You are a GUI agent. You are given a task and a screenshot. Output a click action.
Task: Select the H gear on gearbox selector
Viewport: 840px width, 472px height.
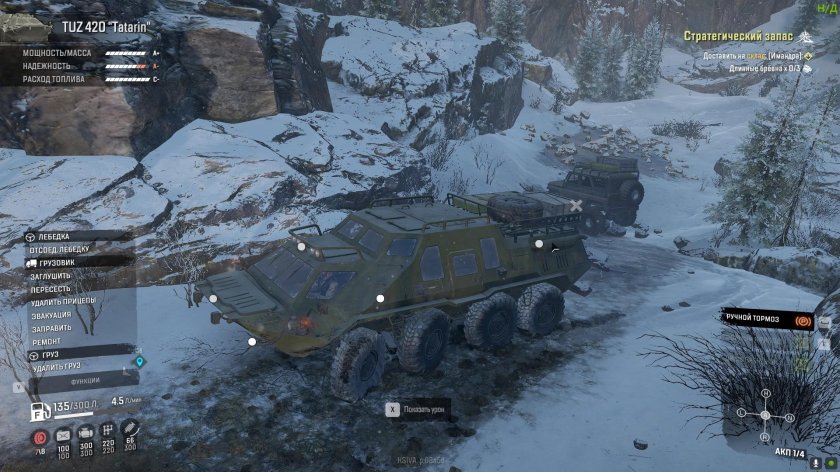pyautogui.click(x=764, y=394)
